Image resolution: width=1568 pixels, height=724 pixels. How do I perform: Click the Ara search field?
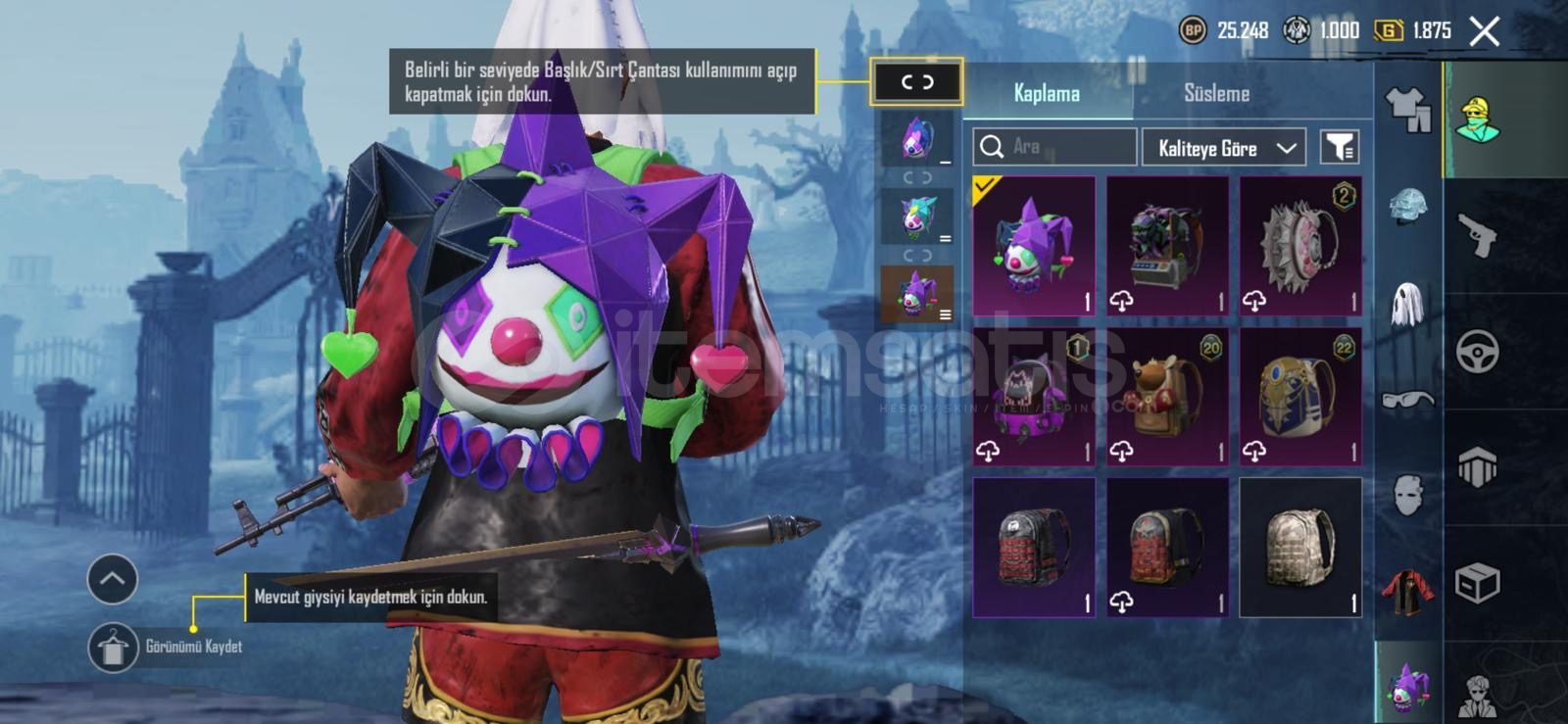tap(1054, 147)
